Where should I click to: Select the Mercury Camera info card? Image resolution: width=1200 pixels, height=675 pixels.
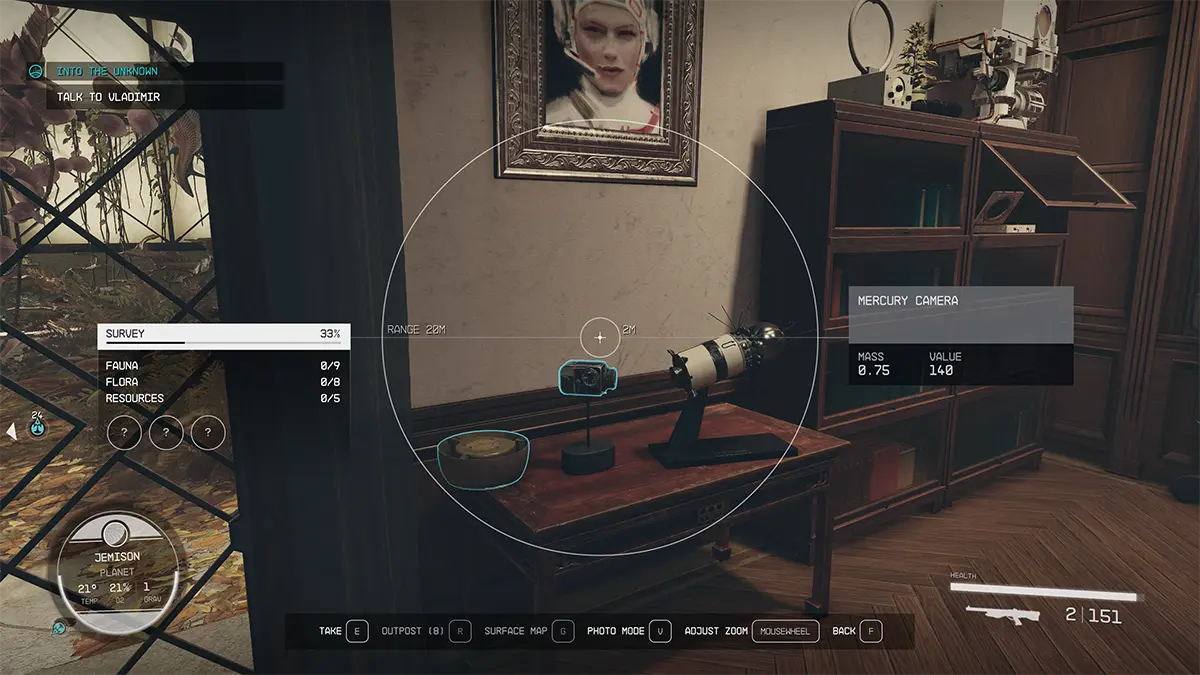(x=960, y=335)
